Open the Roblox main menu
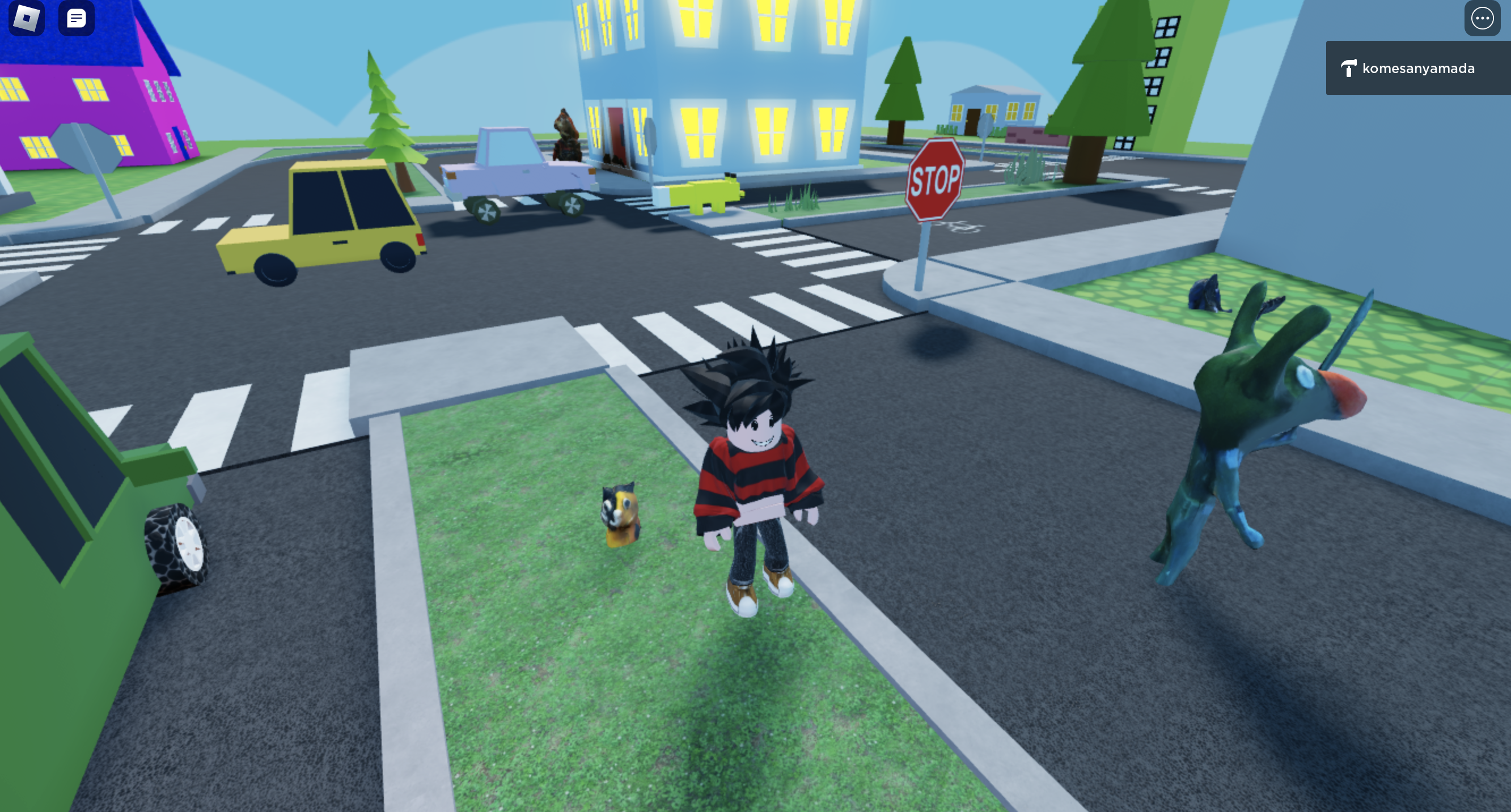The width and height of the screenshot is (1511, 812). [x=27, y=18]
